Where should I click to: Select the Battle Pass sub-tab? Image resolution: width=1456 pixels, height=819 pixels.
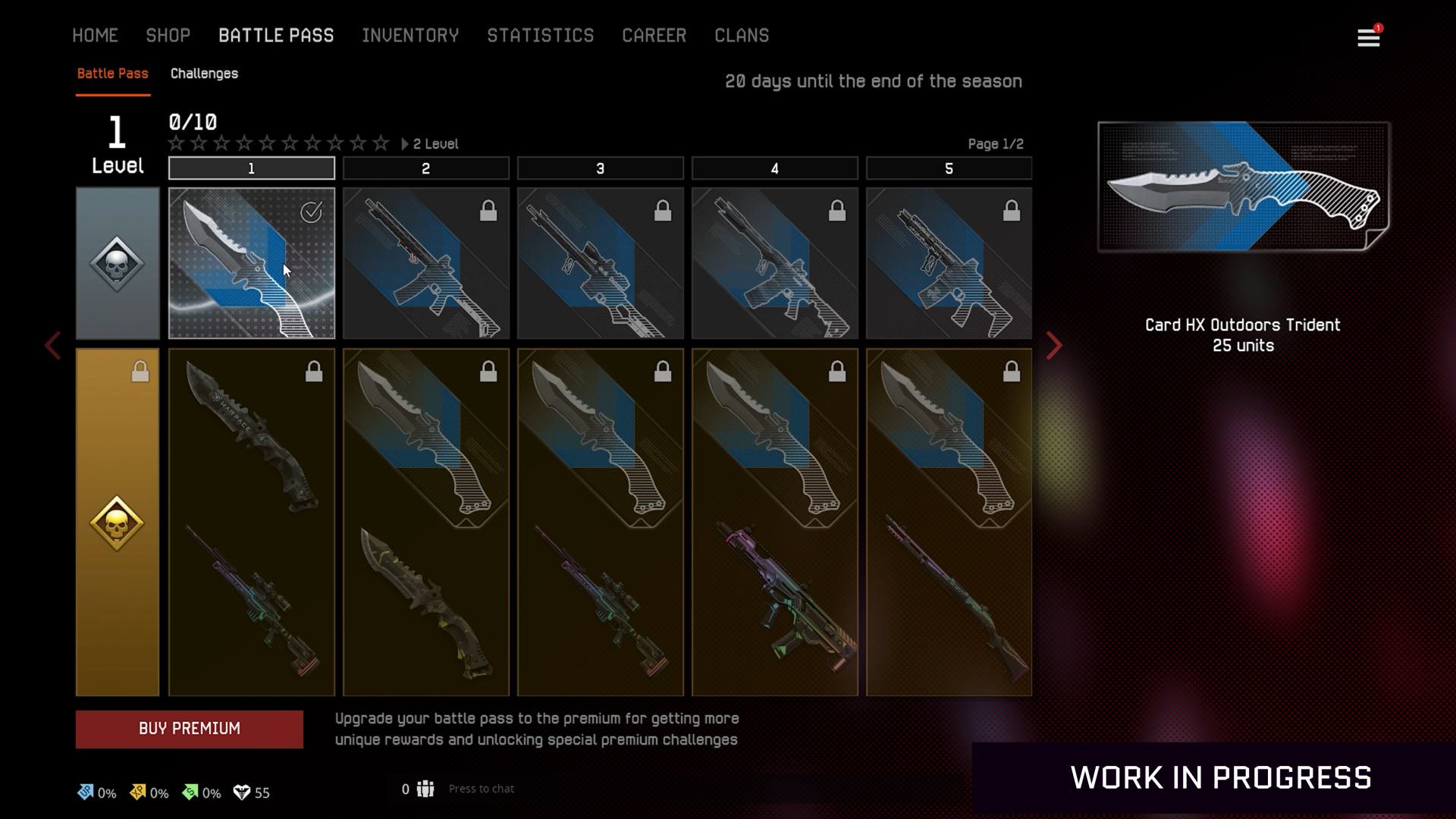point(112,74)
